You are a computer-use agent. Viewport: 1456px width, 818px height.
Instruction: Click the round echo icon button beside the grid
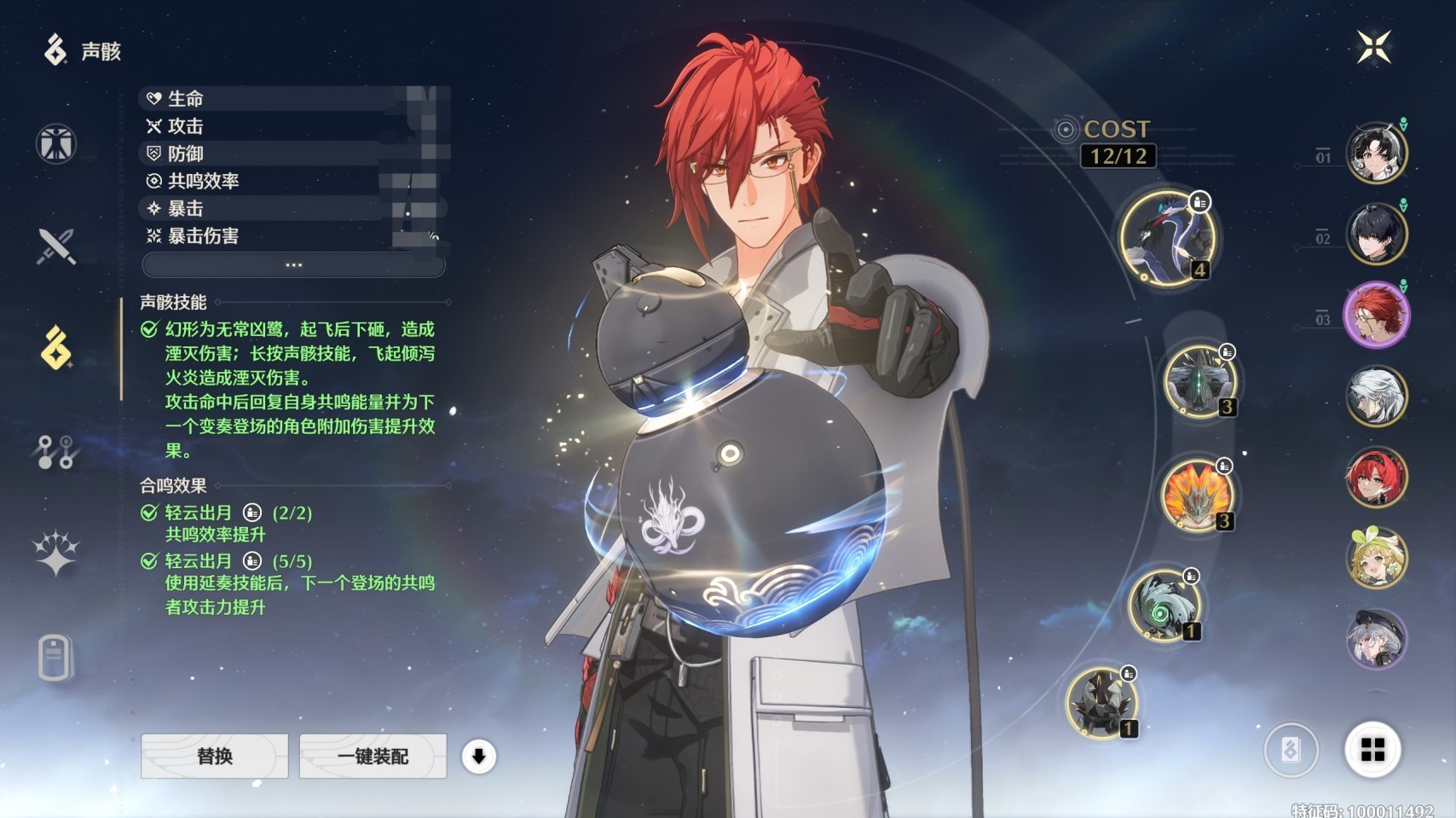coord(1291,750)
